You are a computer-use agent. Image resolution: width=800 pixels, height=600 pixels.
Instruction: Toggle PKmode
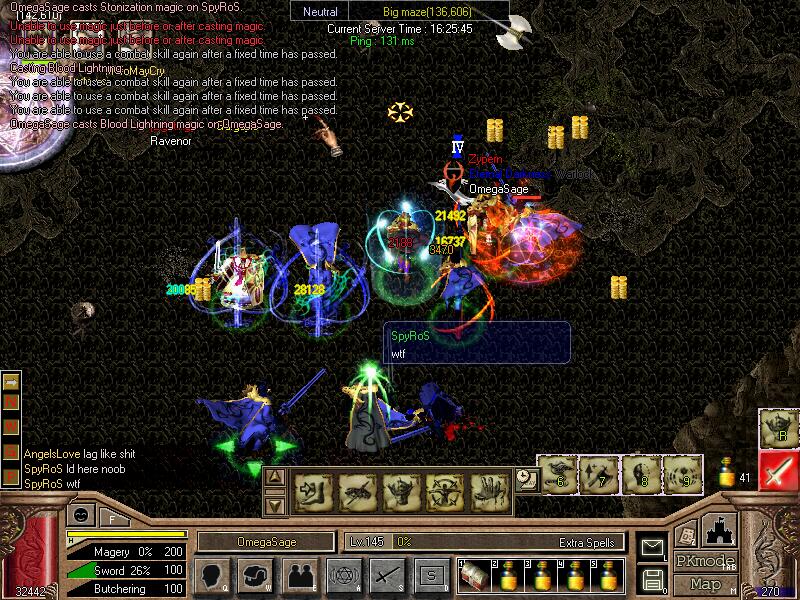(705, 561)
